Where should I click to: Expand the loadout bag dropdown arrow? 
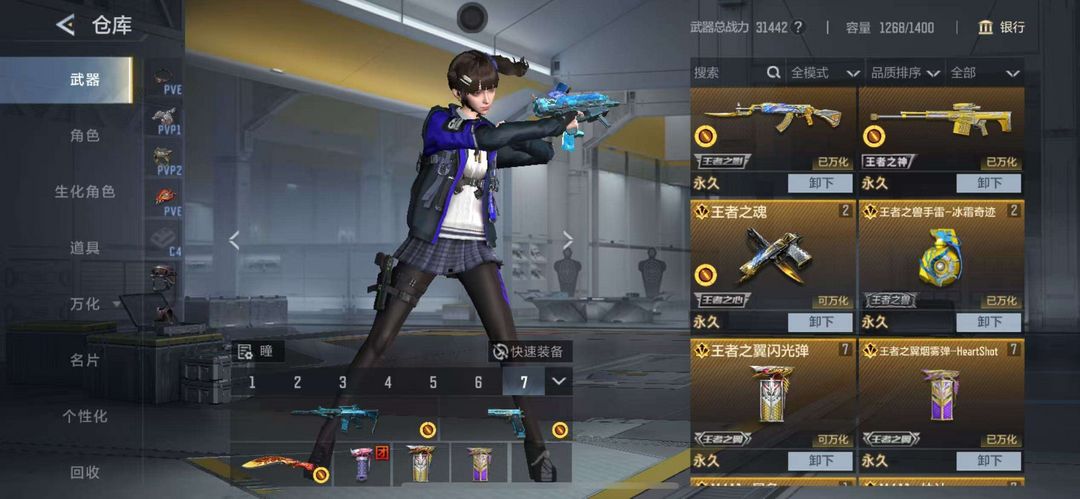(x=559, y=381)
